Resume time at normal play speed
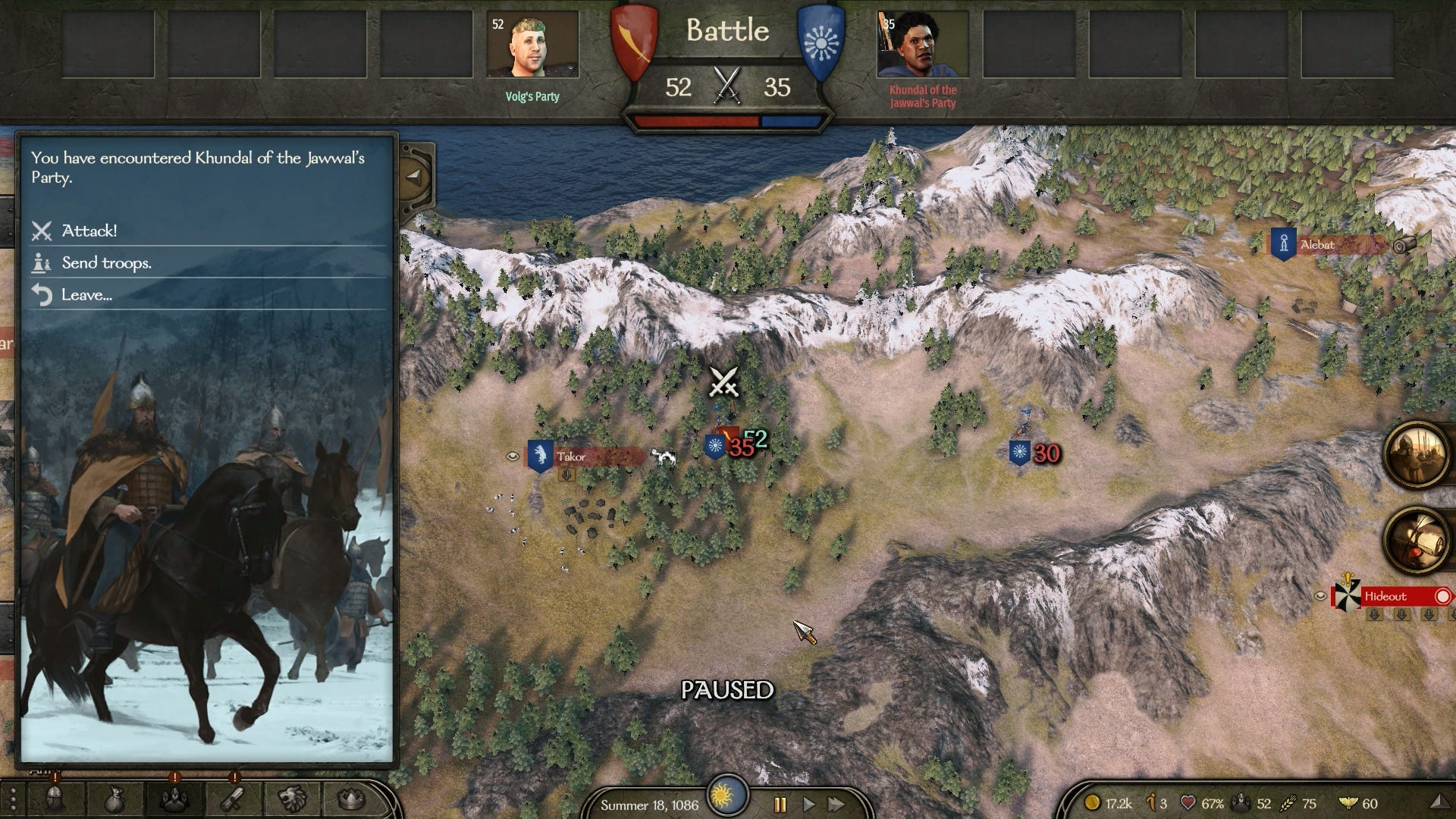The image size is (1456, 819). click(808, 804)
